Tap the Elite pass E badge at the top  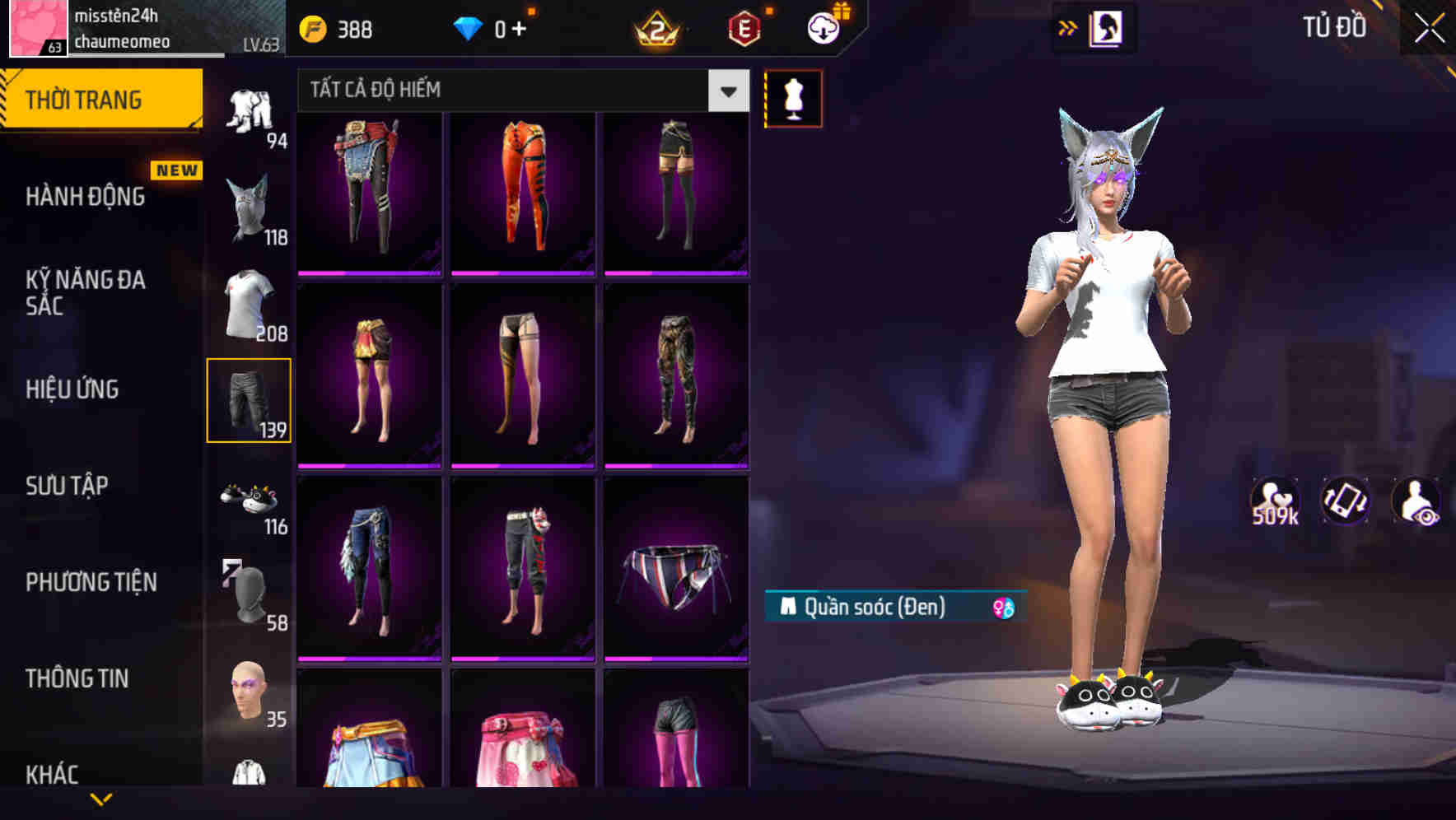click(743, 27)
